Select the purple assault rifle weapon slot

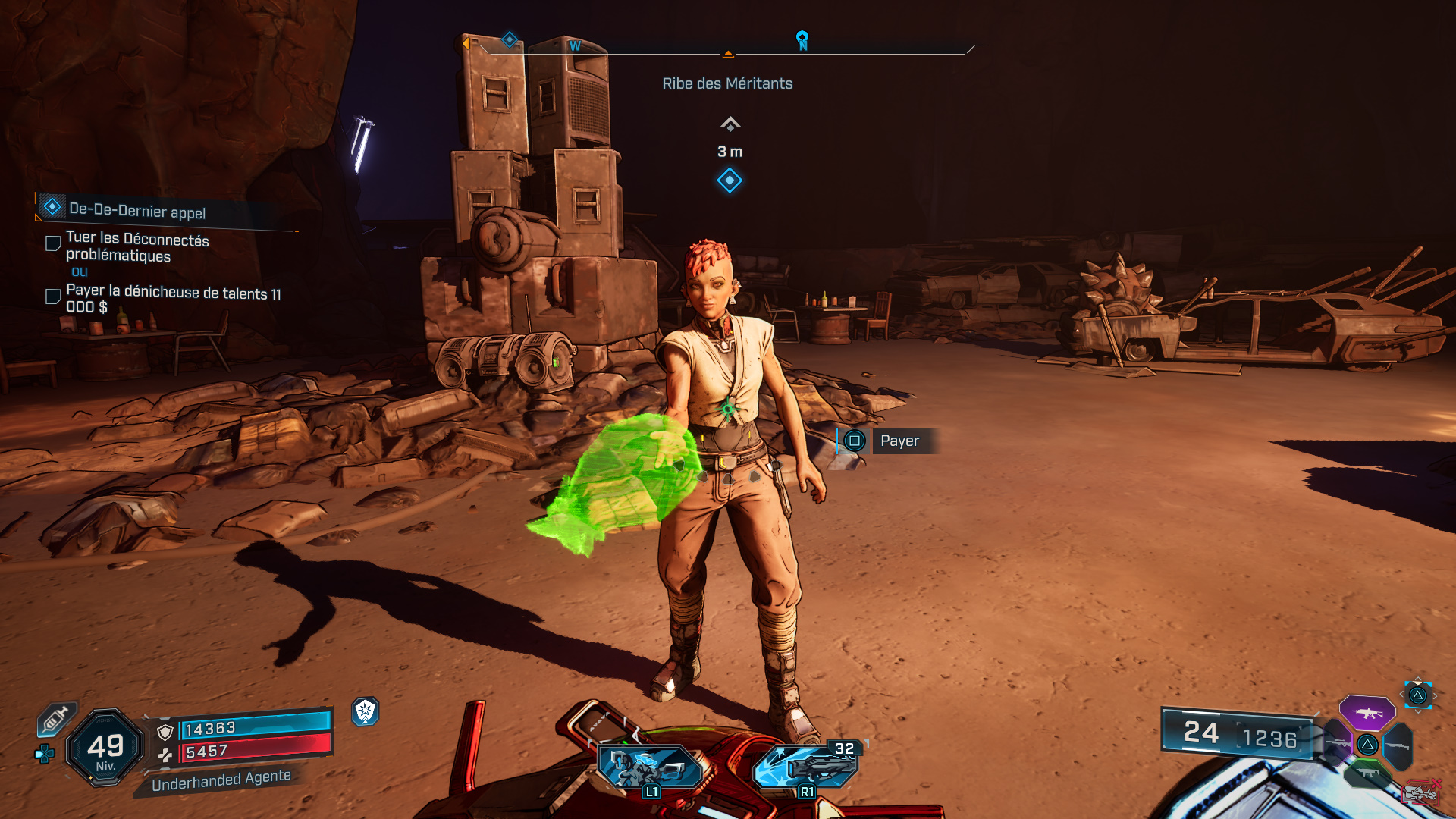[1367, 713]
